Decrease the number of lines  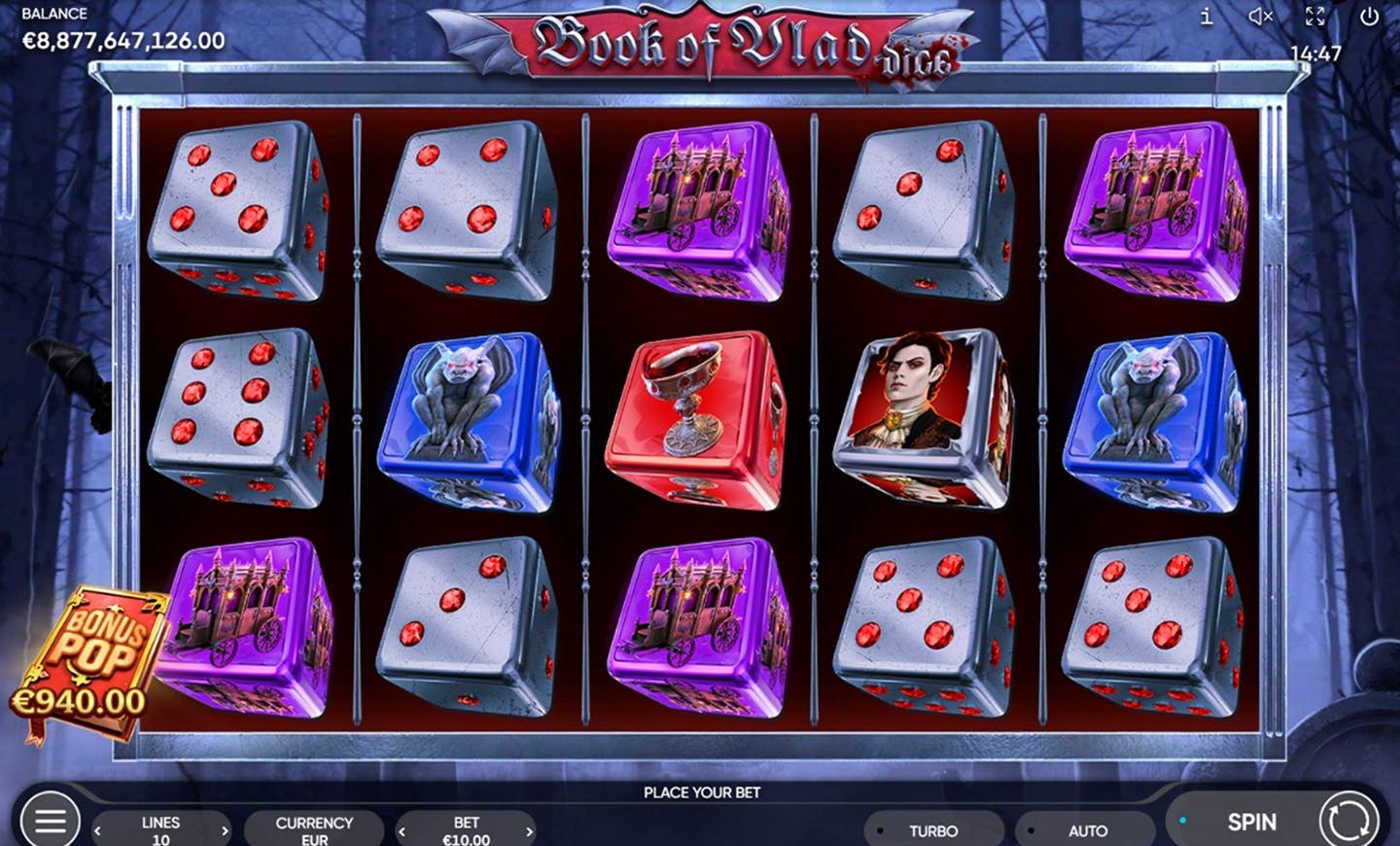click(97, 830)
